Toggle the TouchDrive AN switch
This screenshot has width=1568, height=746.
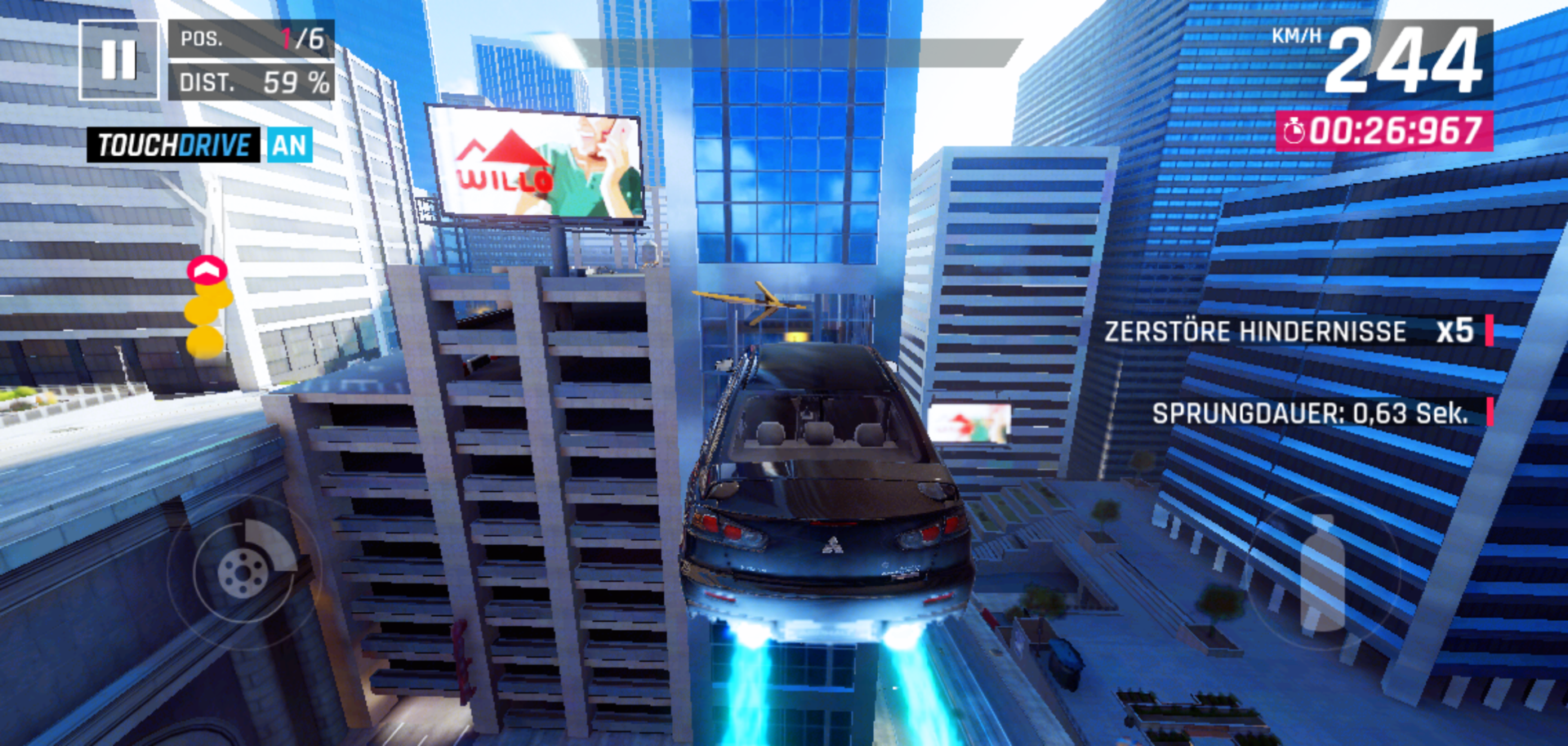tap(289, 145)
